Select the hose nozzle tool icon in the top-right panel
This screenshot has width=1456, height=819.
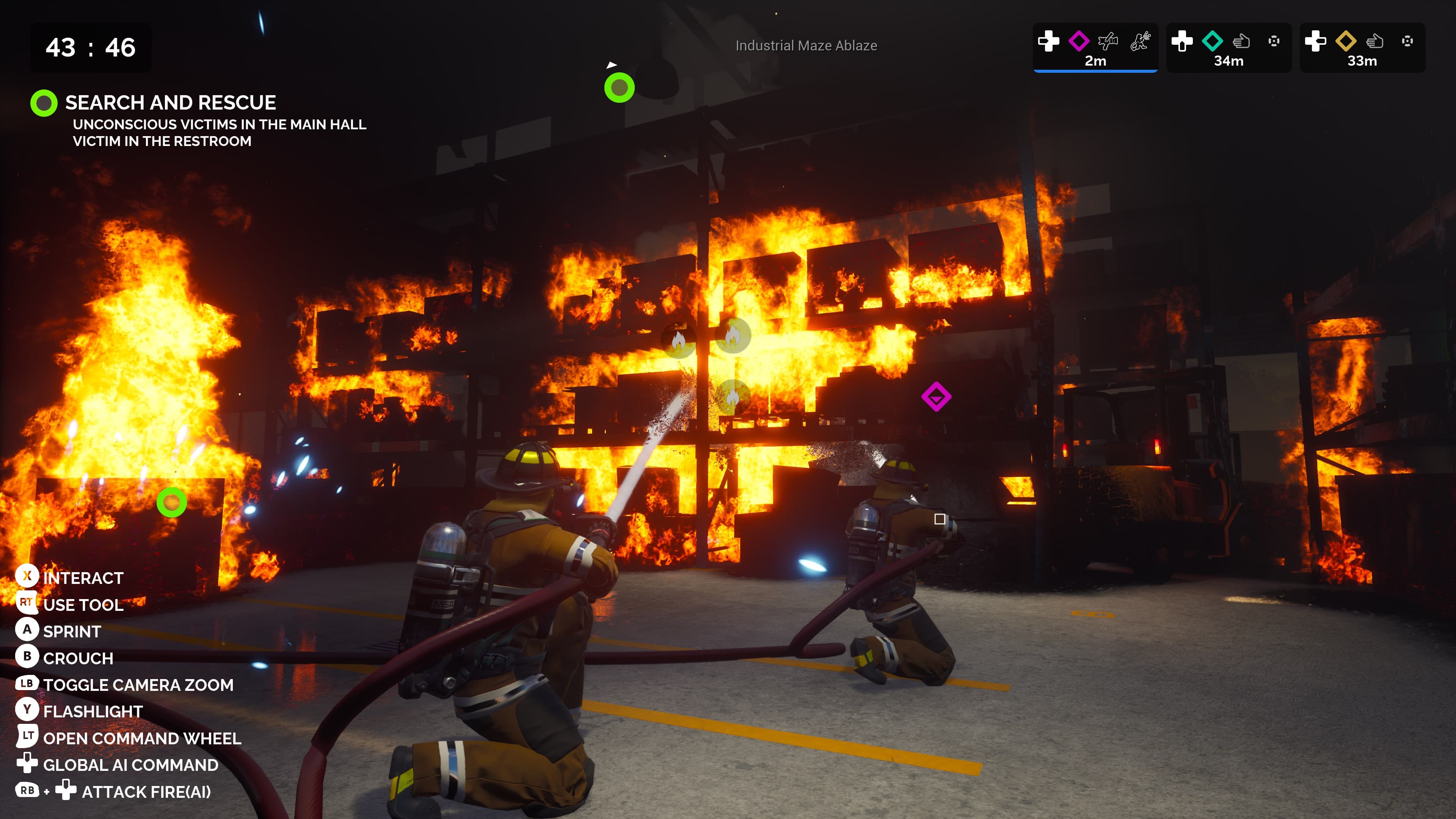[1108, 41]
